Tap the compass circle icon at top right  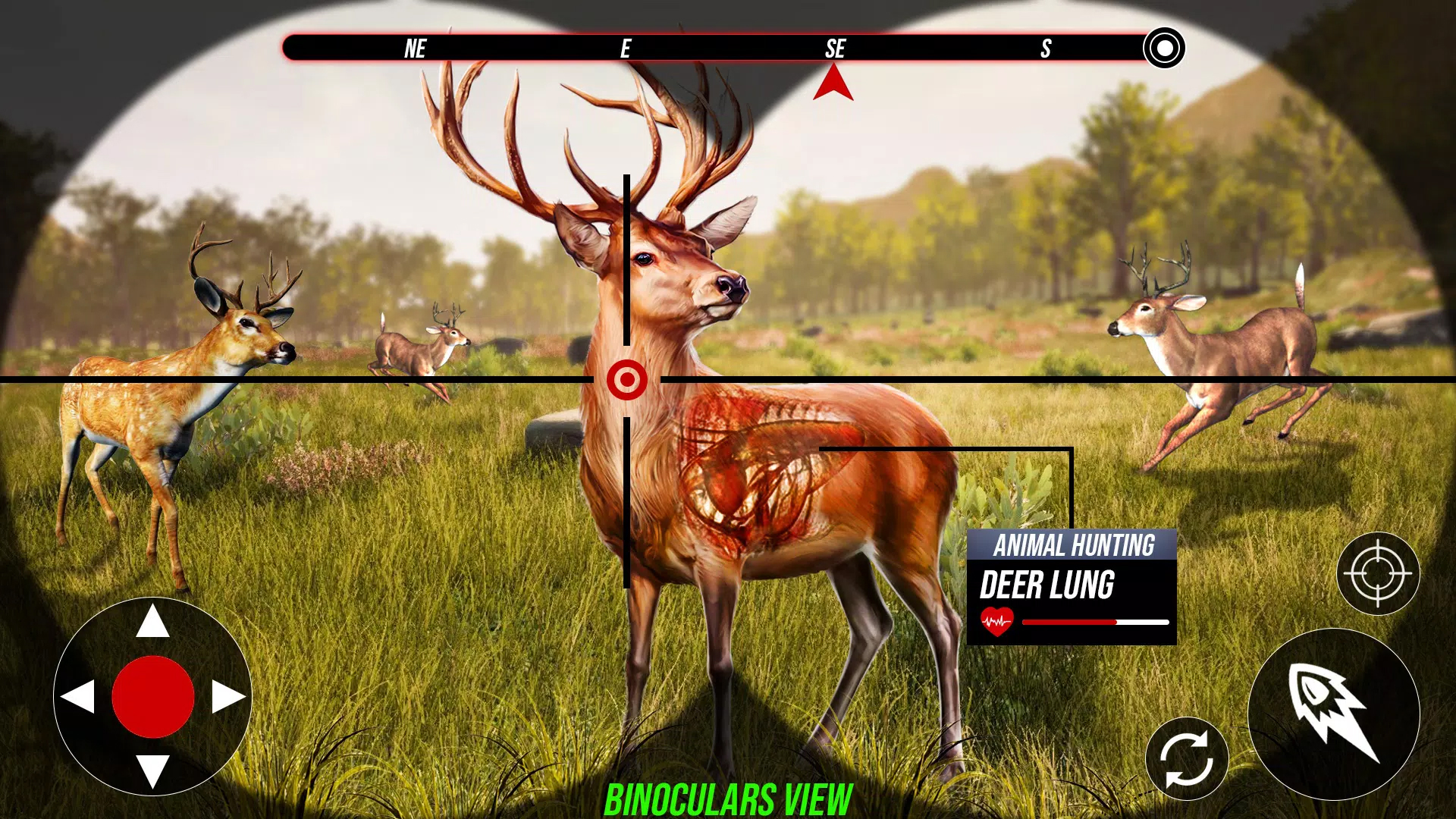coord(1163,49)
